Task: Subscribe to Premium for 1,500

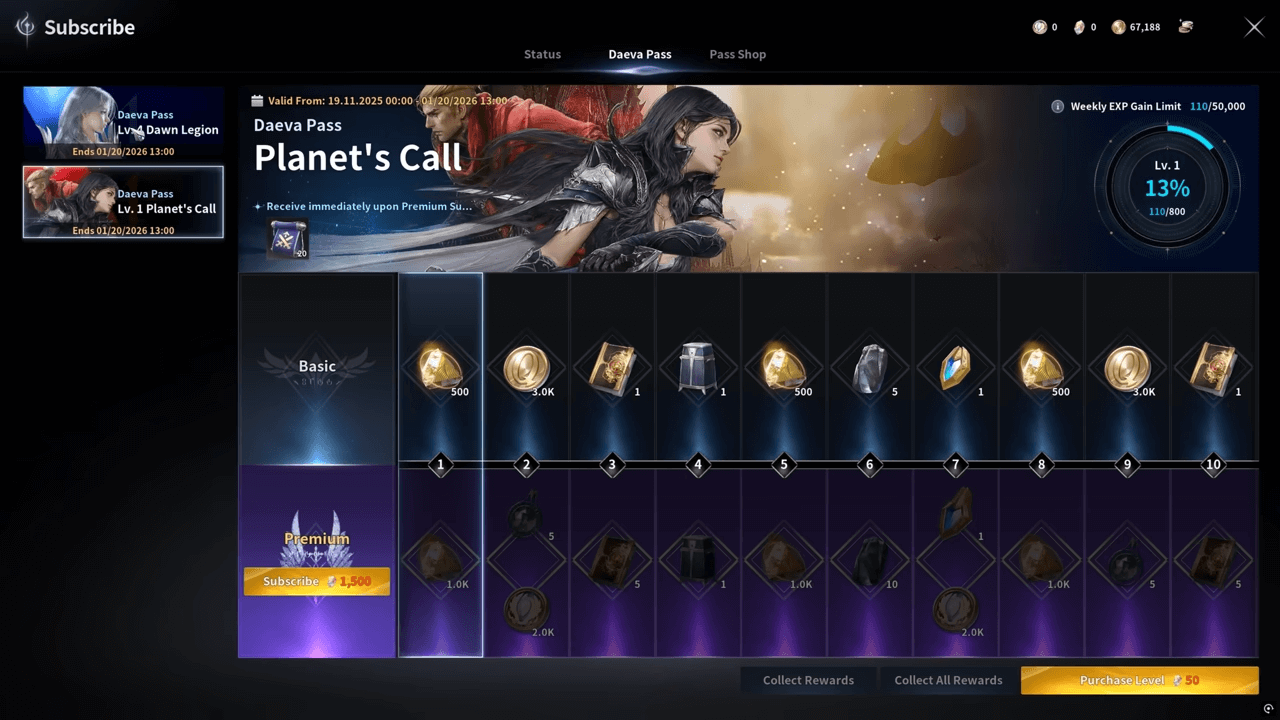Action: tap(316, 581)
